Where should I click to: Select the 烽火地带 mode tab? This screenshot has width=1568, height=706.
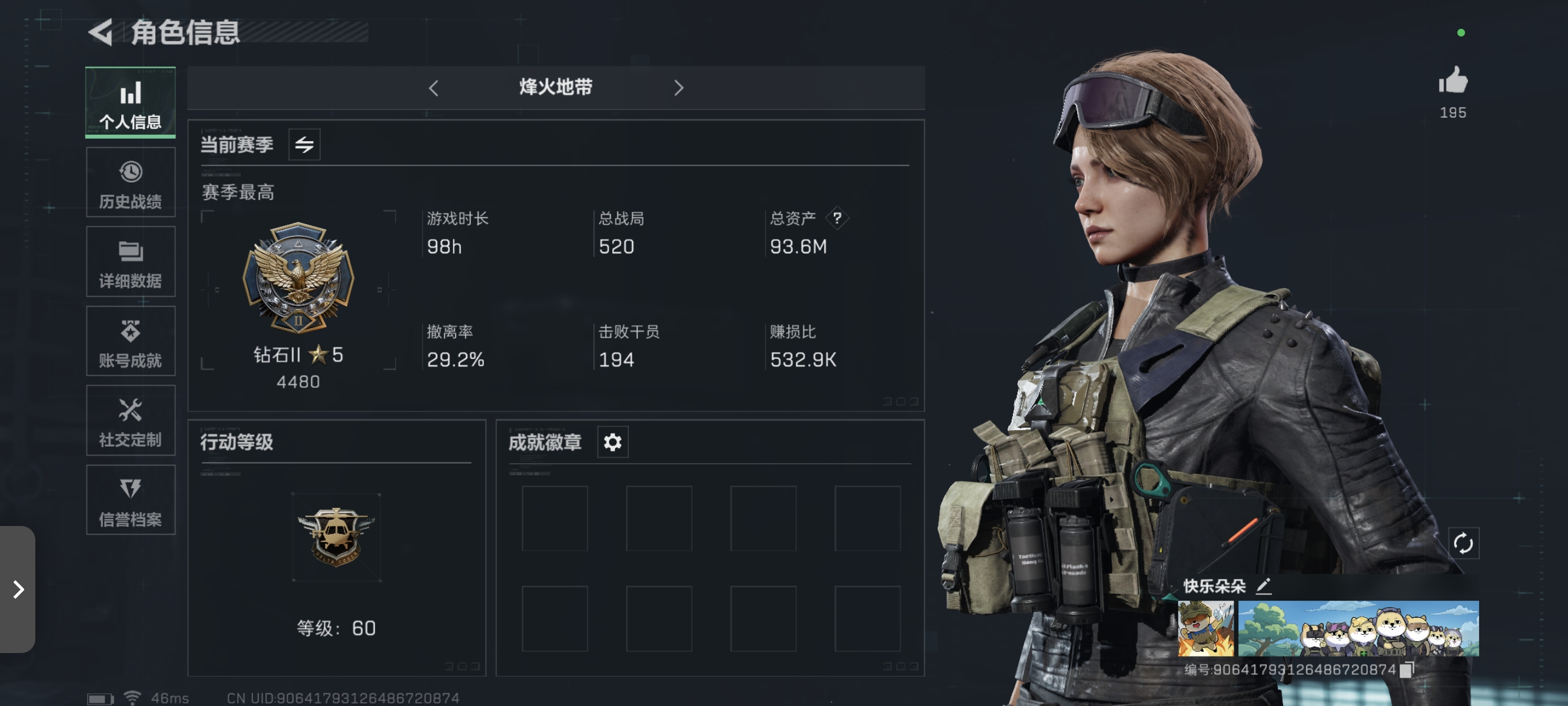point(555,88)
